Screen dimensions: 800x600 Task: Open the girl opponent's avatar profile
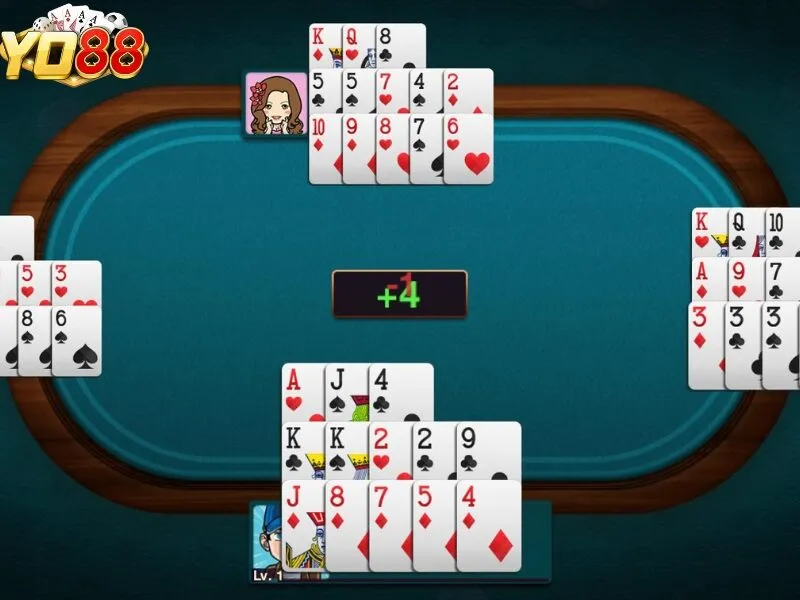[x=276, y=103]
